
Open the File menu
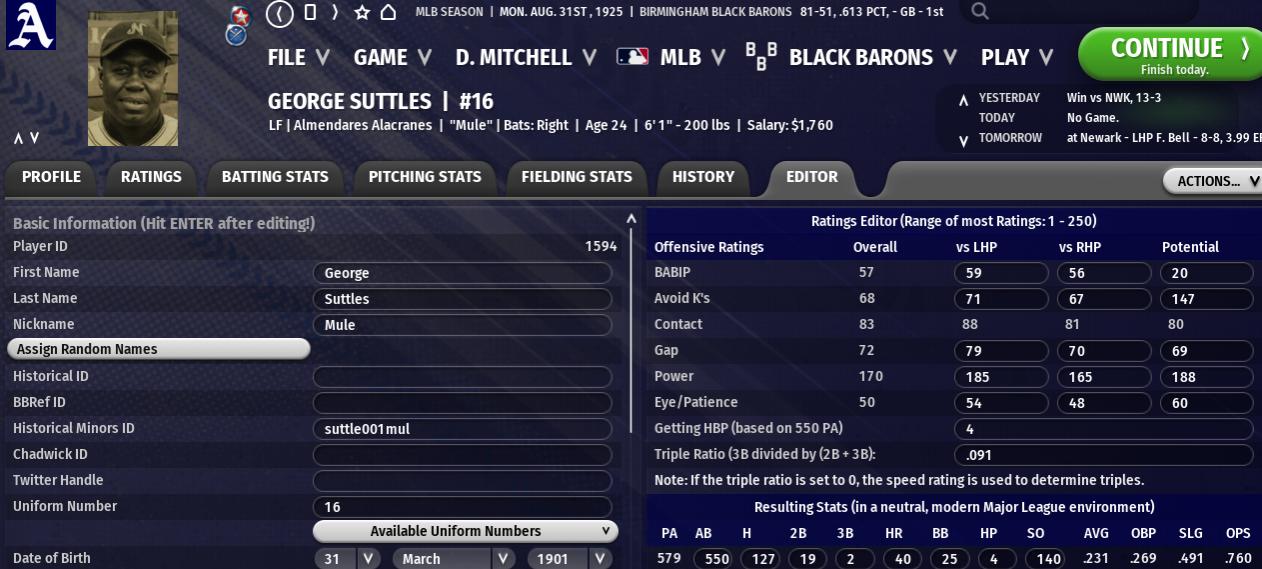(297, 57)
